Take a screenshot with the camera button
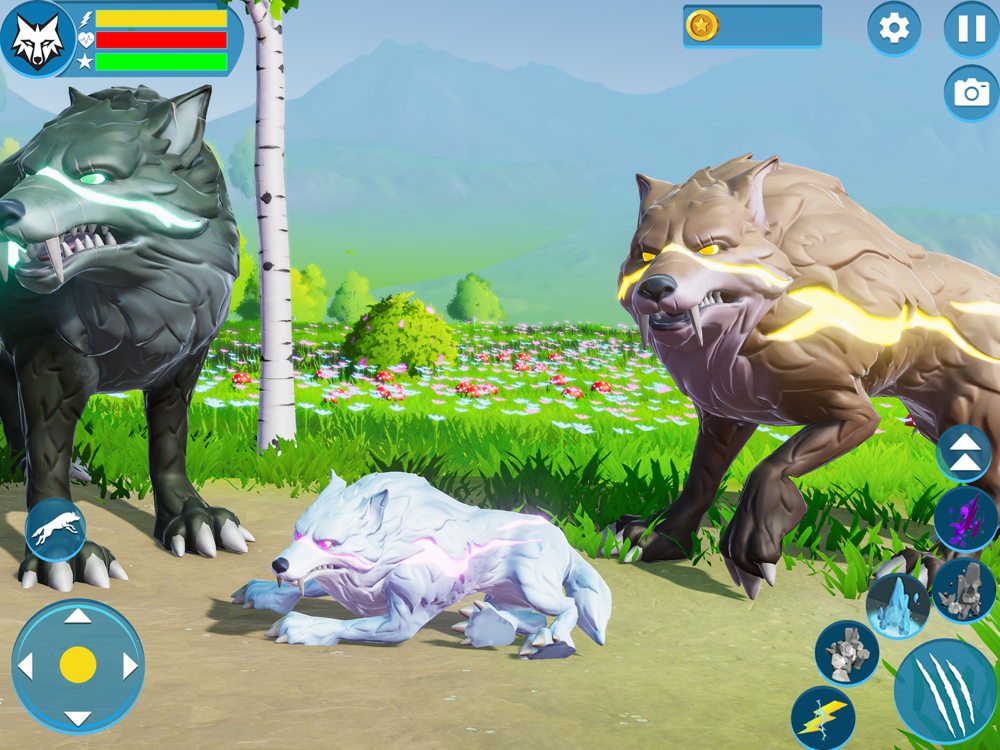The height and width of the screenshot is (750, 1000). [x=971, y=93]
